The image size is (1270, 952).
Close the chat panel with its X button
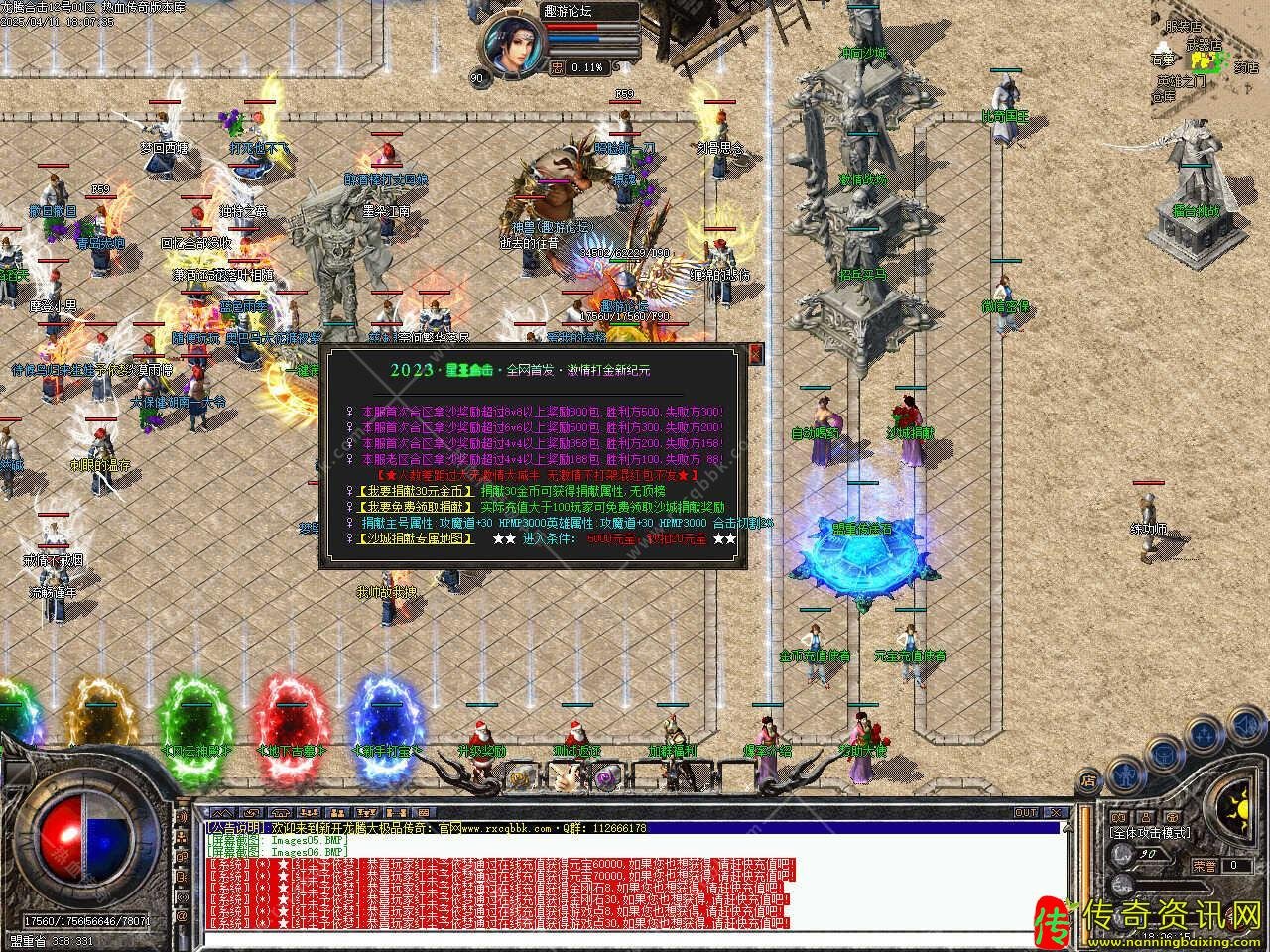tap(1058, 813)
